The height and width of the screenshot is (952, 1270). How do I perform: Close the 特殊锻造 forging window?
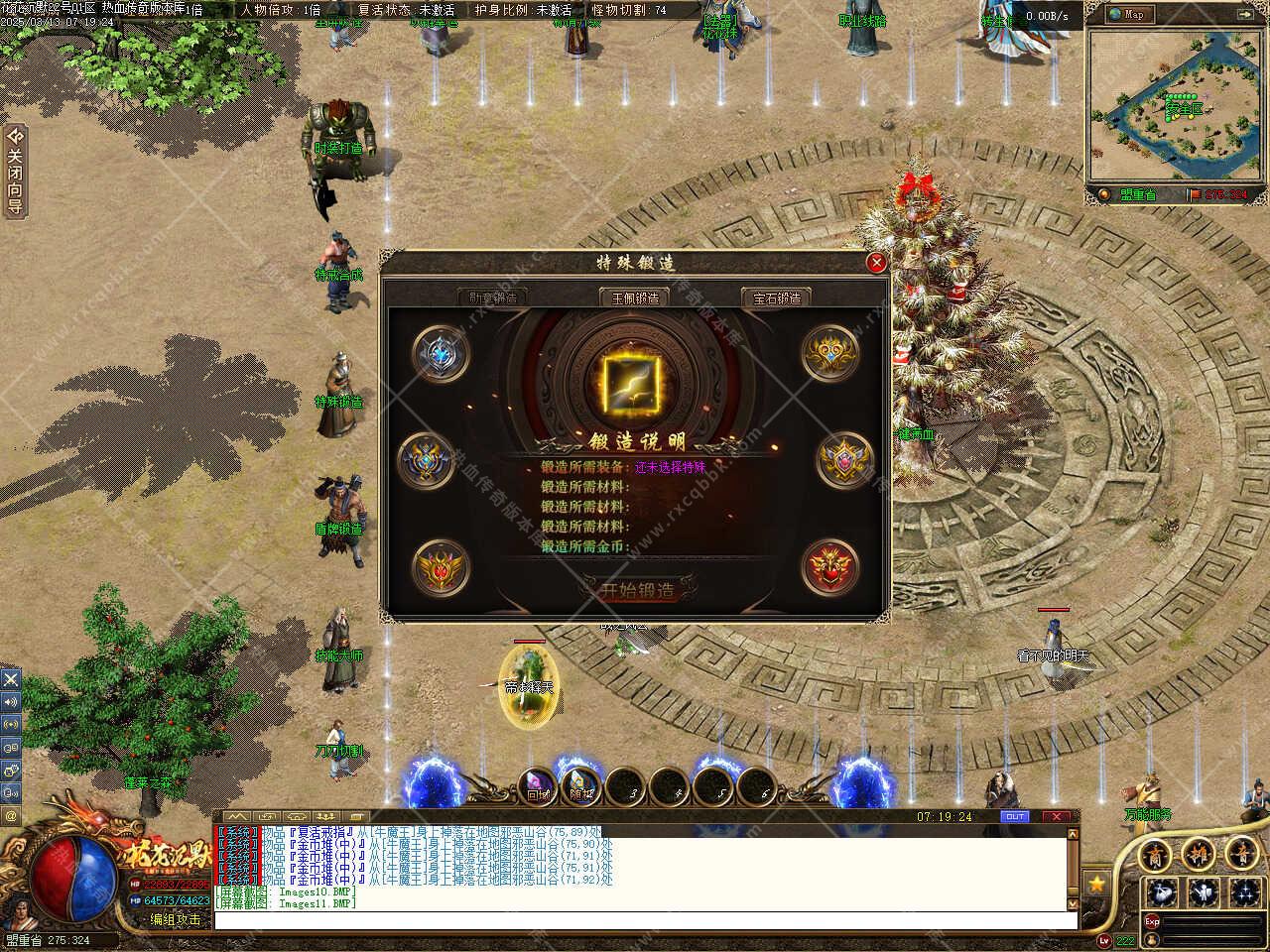click(876, 263)
